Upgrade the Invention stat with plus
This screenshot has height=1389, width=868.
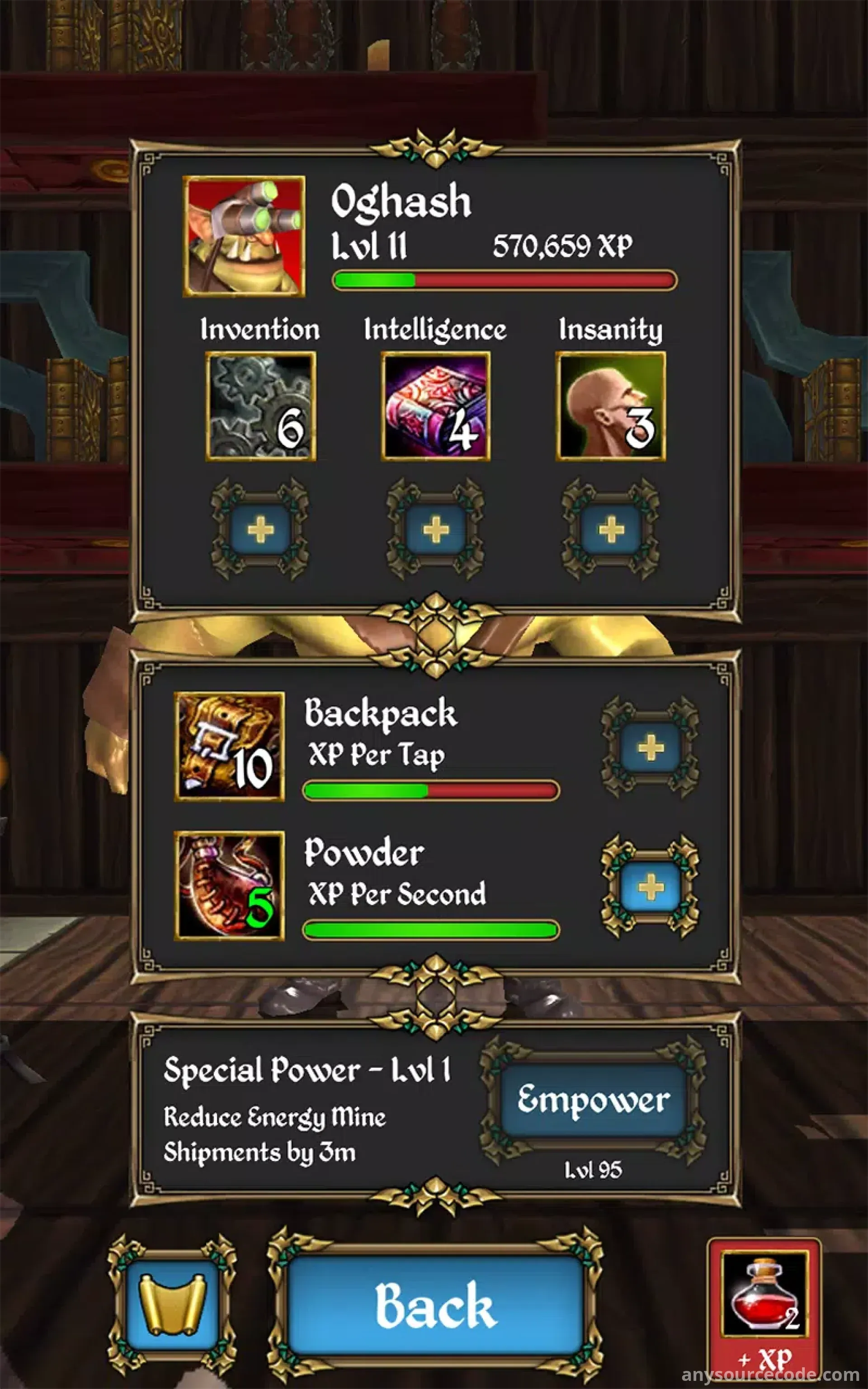(260, 529)
